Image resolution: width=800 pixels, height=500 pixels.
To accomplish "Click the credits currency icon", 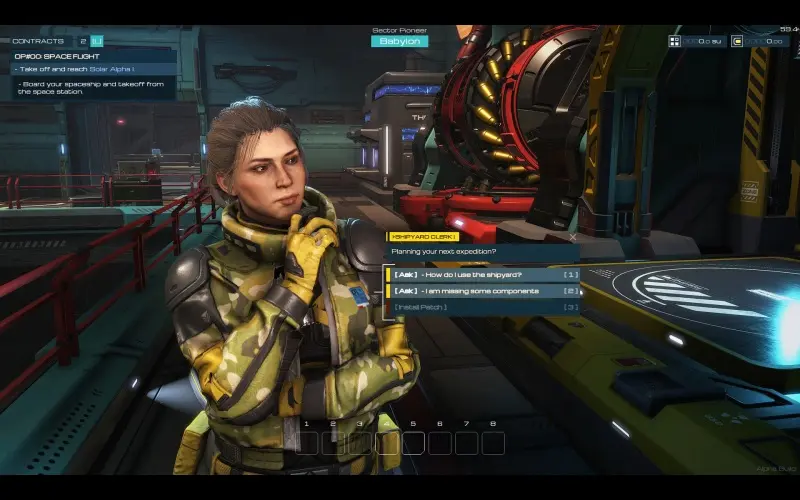I will pyautogui.click(x=737, y=41).
